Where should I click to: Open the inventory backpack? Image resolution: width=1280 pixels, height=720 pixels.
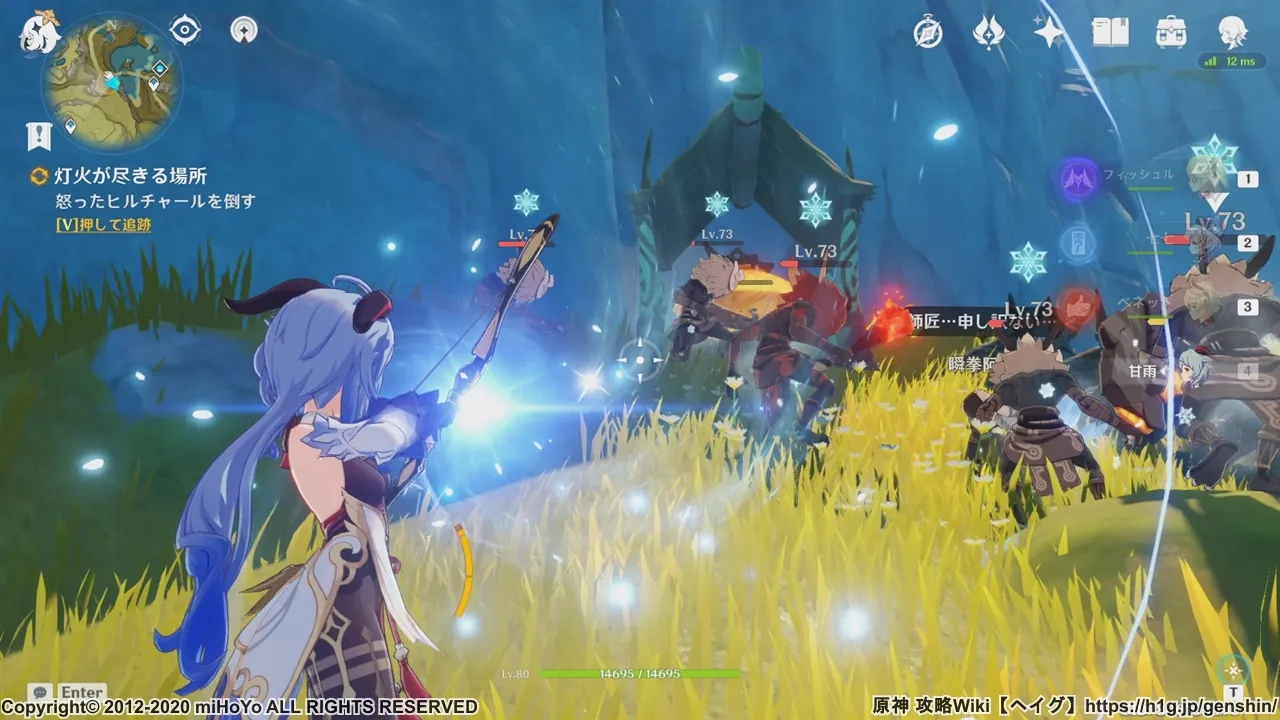click(x=1171, y=33)
